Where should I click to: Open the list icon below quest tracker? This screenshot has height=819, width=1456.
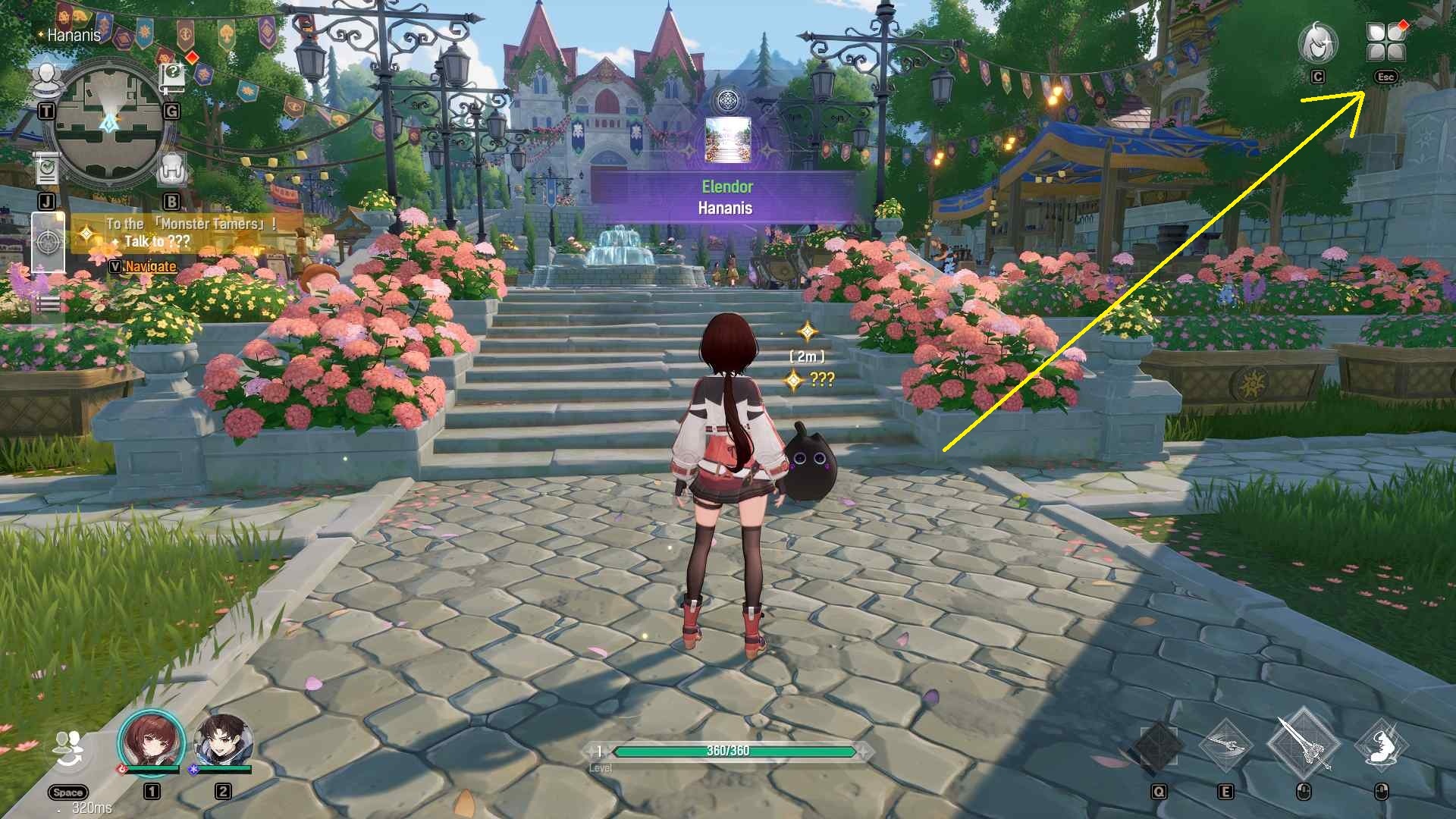[48, 305]
